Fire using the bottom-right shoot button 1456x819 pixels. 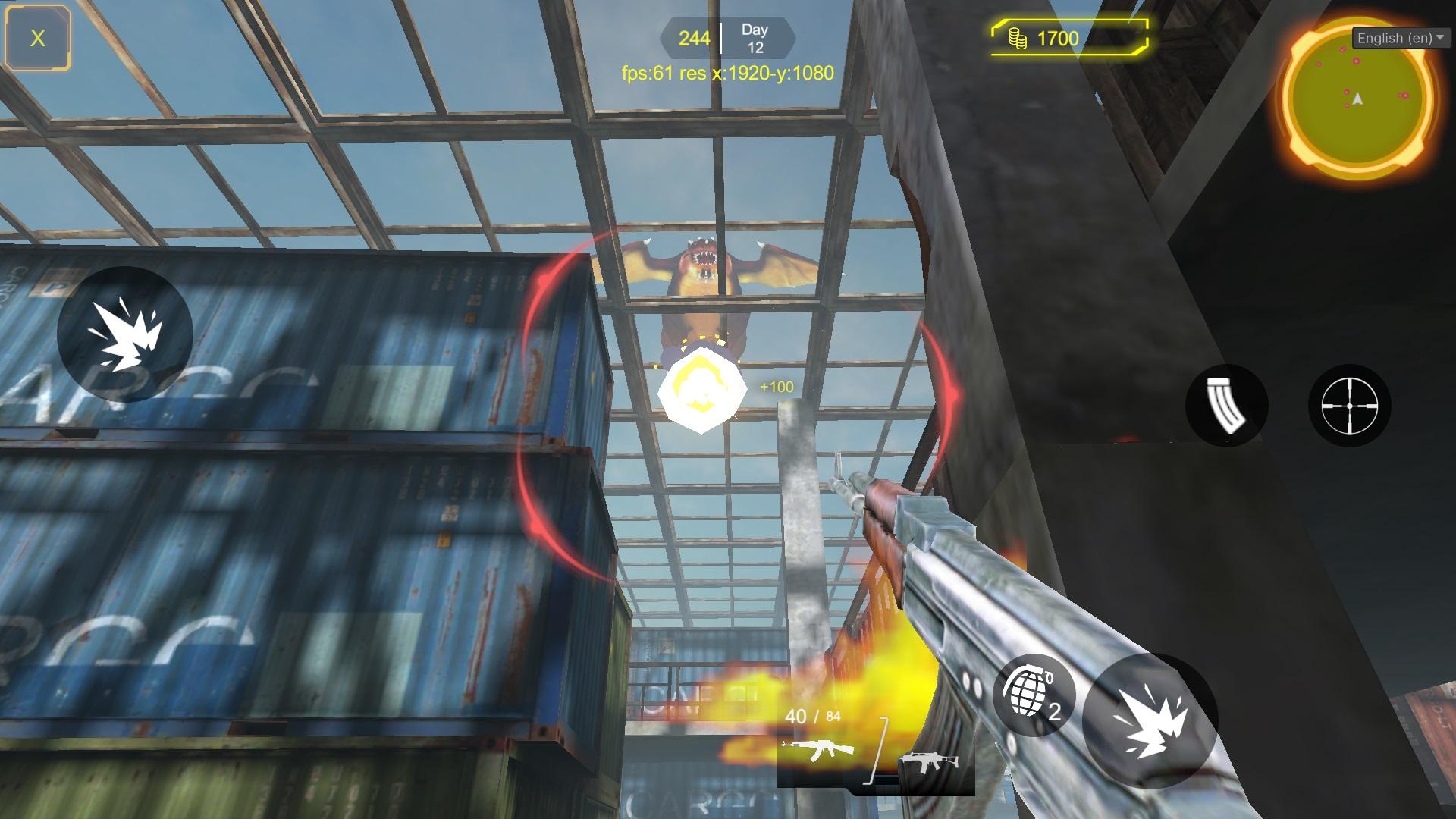1149,720
